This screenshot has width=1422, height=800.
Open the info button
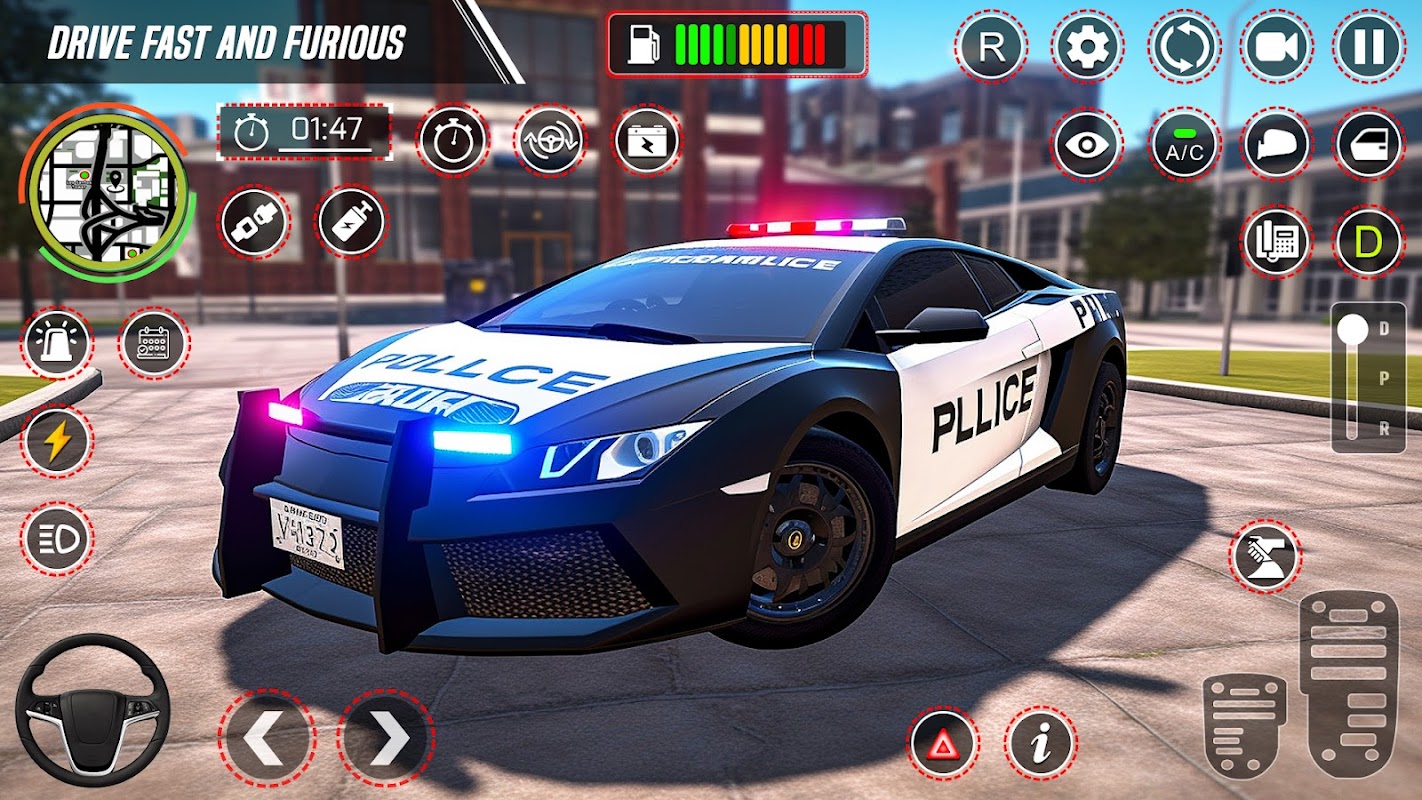click(x=1040, y=743)
